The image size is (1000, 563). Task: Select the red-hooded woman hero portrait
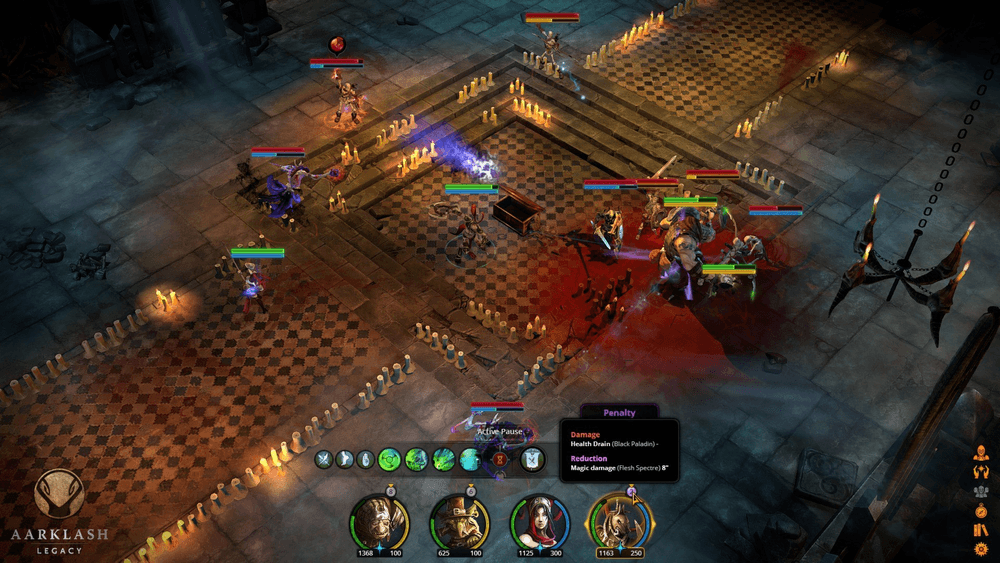(539, 521)
